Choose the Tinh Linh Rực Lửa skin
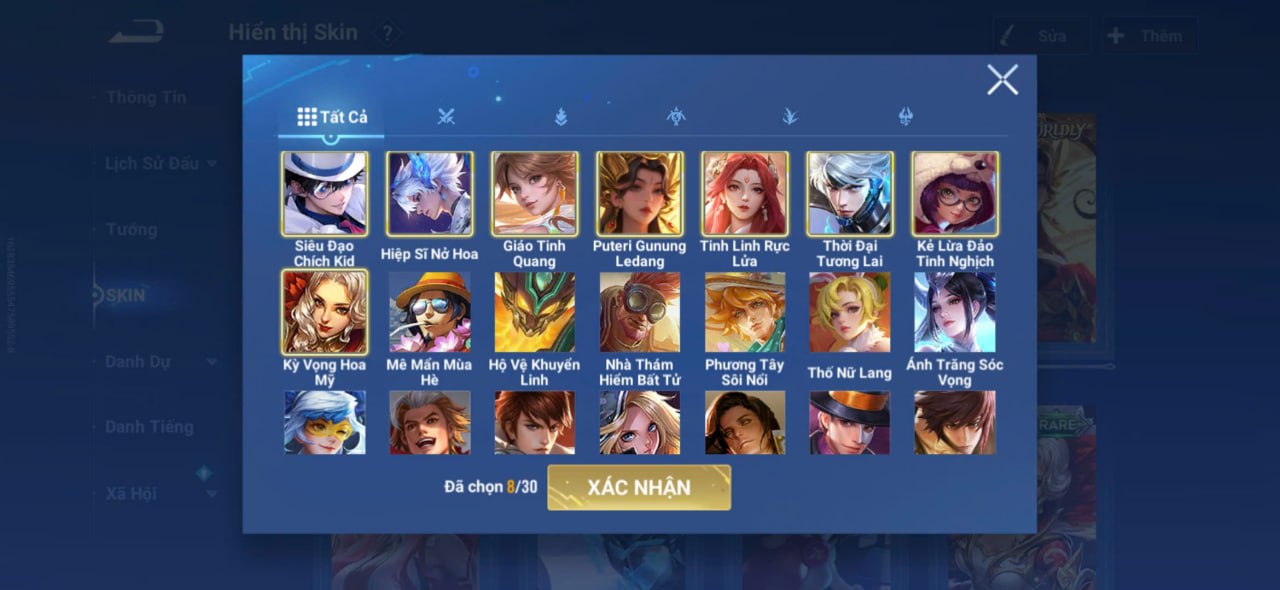Viewport: 1280px width, 590px height. coord(744,194)
